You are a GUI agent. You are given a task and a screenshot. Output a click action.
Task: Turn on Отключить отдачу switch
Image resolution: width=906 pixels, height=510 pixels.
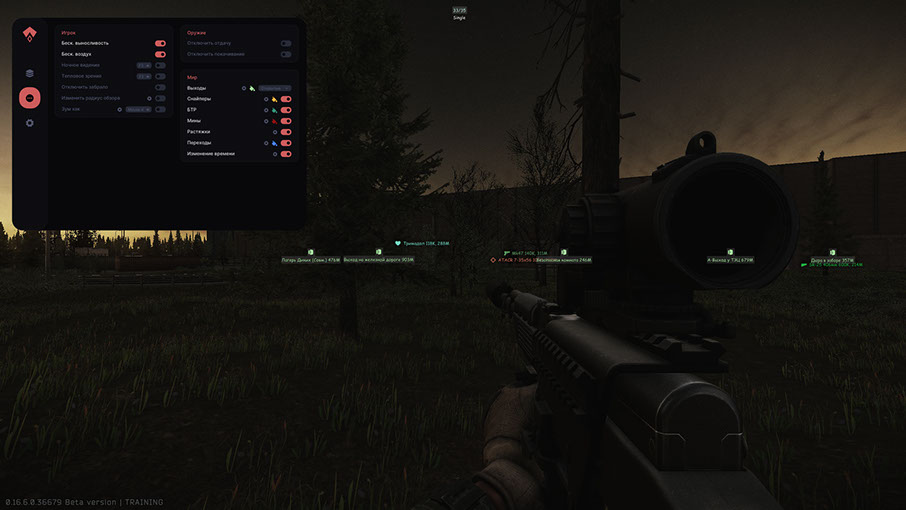pos(286,44)
